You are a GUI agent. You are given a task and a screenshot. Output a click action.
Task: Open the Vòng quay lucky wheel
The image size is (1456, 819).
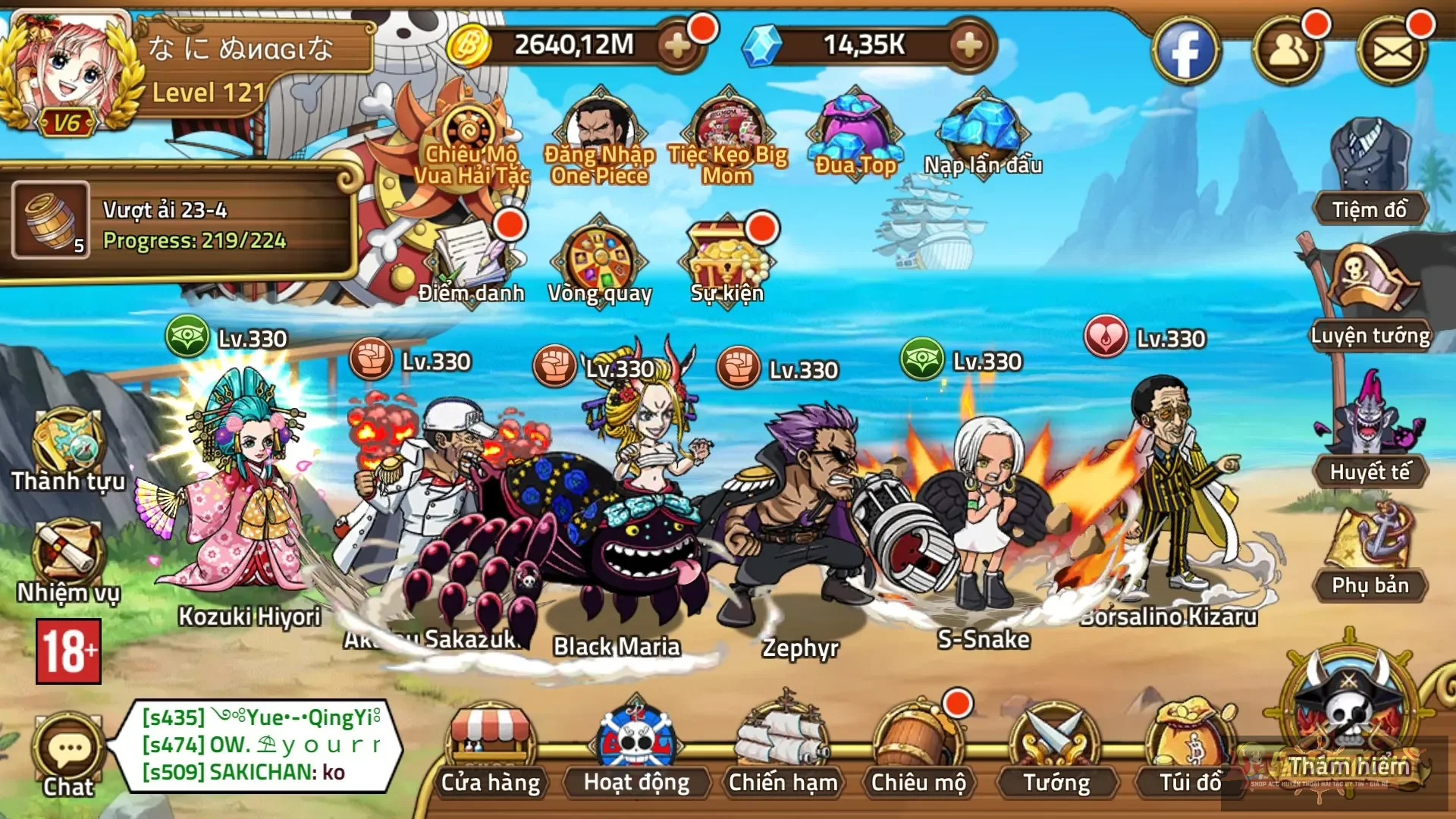tap(600, 262)
